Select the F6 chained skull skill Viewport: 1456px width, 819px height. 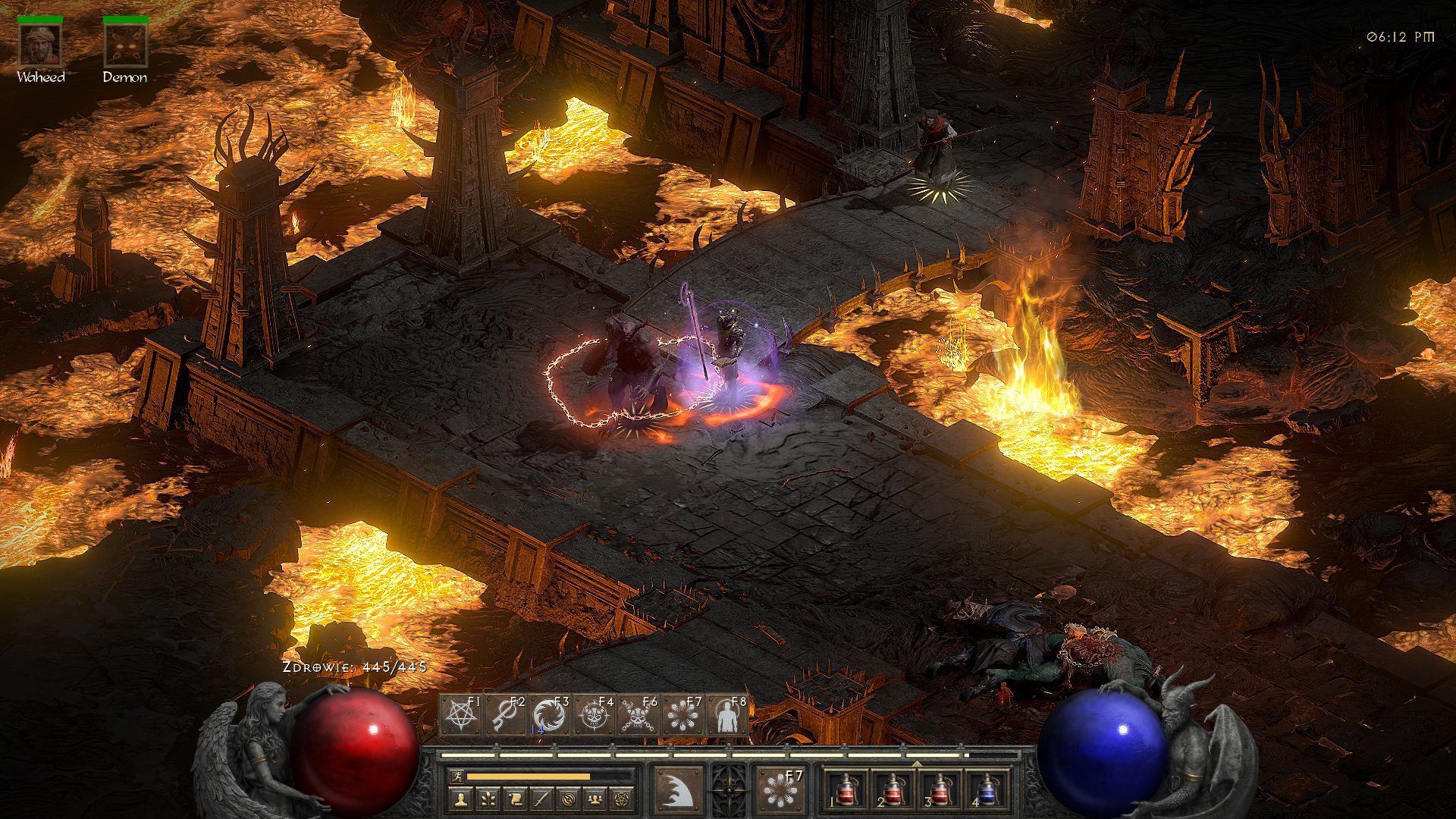click(x=638, y=716)
